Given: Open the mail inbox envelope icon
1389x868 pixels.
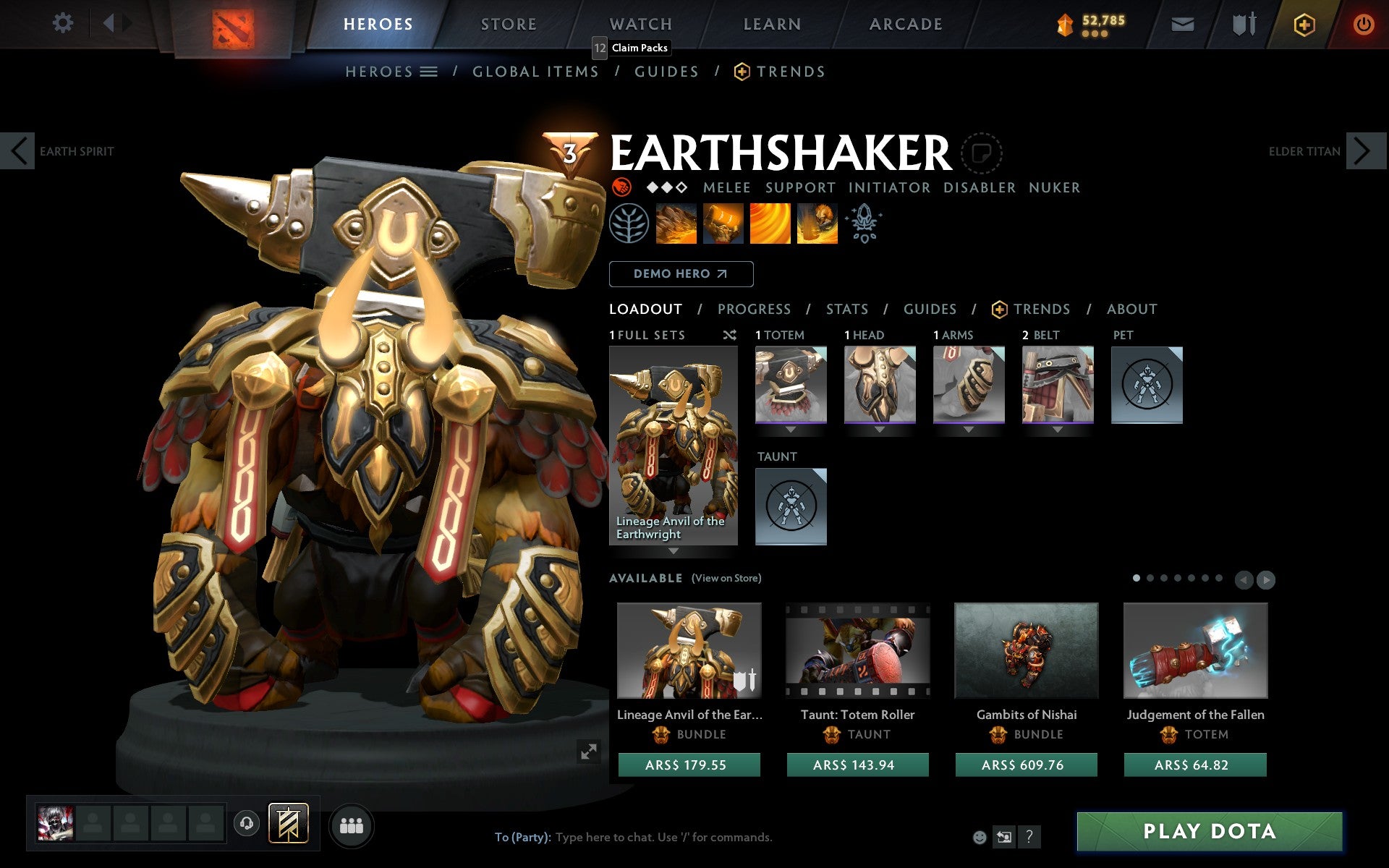Looking at the screenshot, I should coord(1182,24).
